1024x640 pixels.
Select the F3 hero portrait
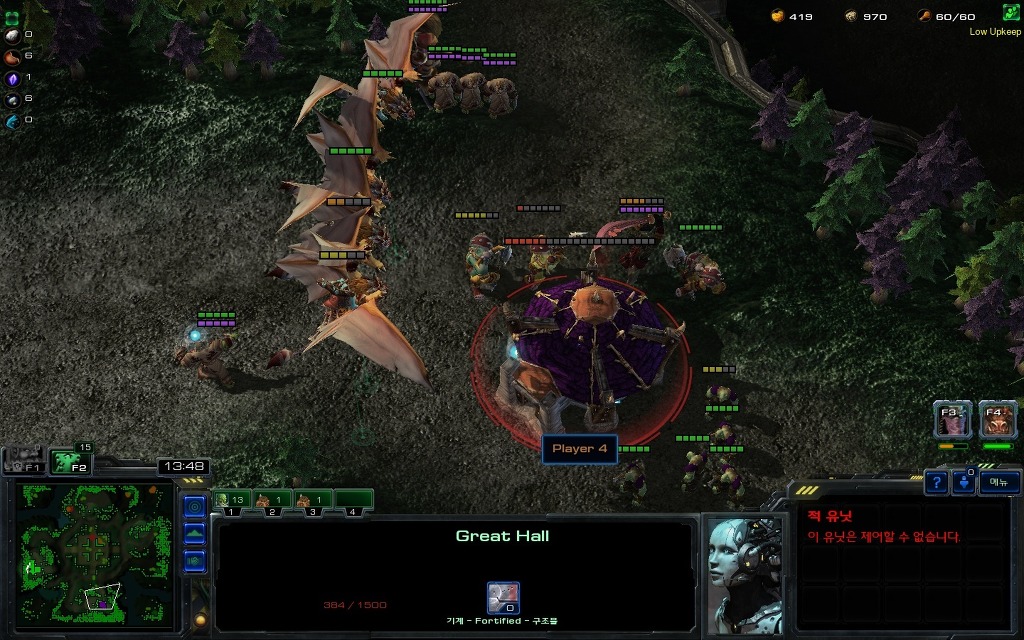coord(952,420)
